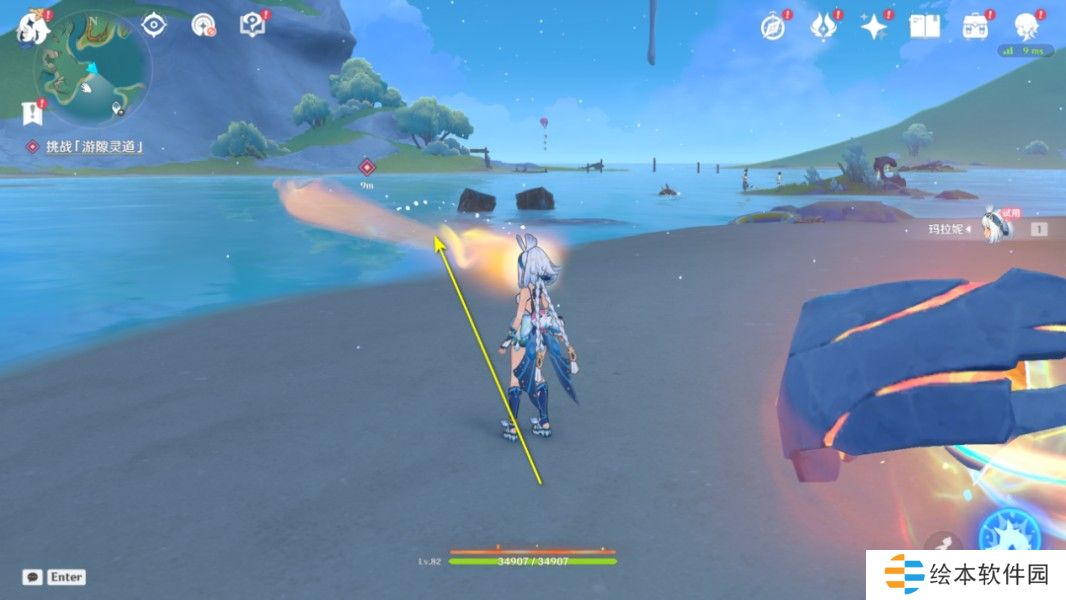Open the circular gauge icon beside the minimap

tap(204, 25)
